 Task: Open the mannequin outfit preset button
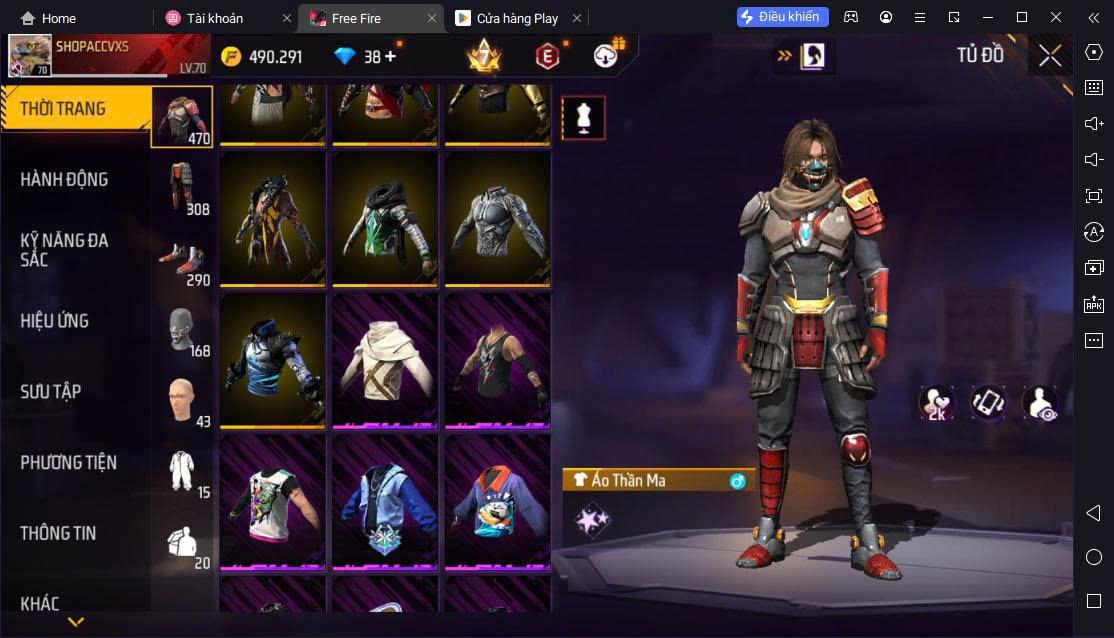(583, 118)
